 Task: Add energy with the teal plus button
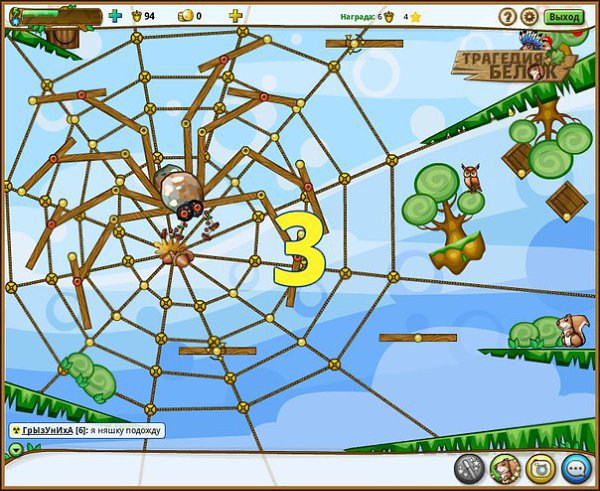pyautogui.click(x=114, y=16)
